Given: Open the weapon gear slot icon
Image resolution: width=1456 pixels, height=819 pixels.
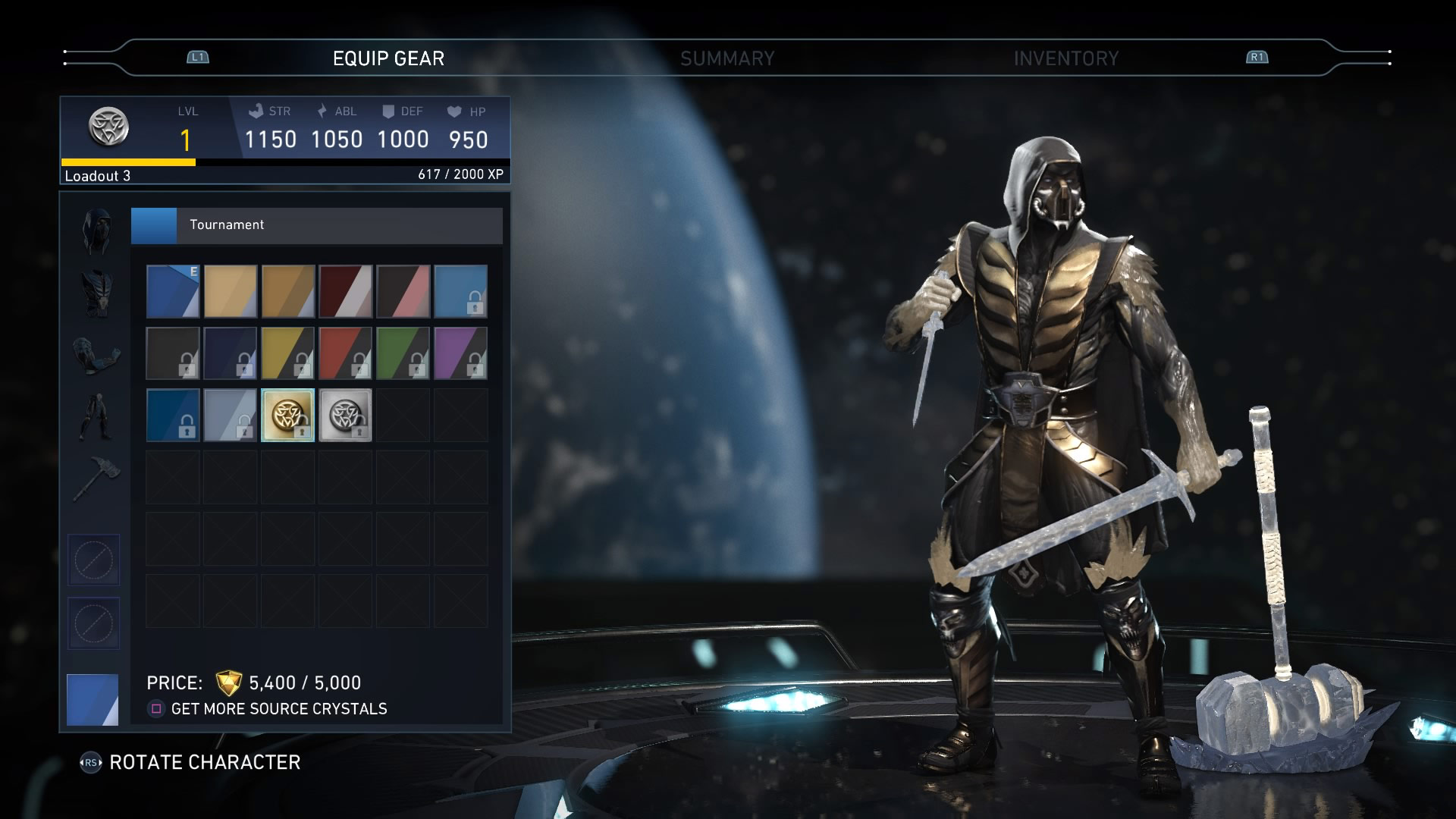Looking at the screenshot, I should pyautogui.click(x=96, y=478).
